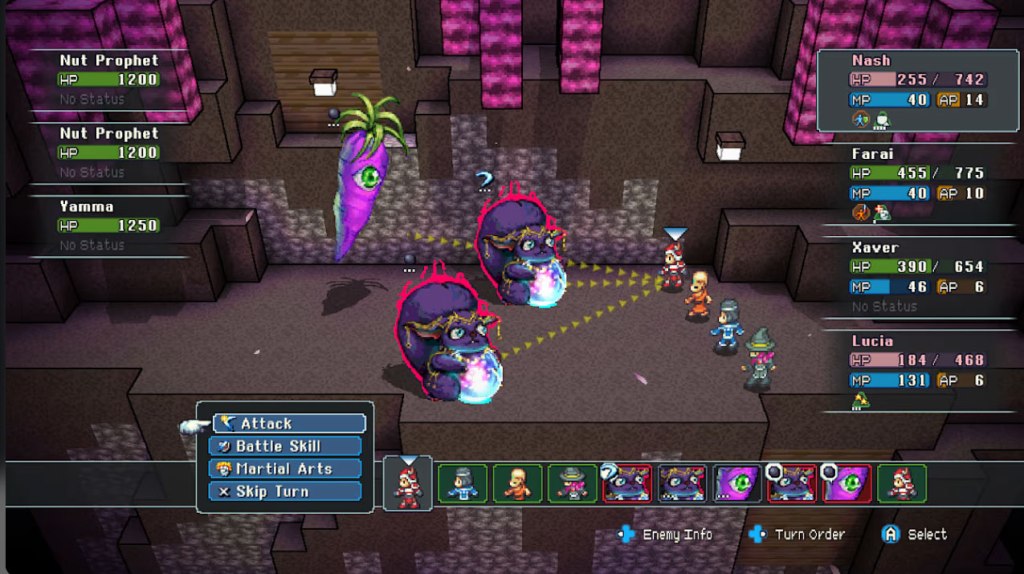Click Farai's party status panel
The width and height of the screenshot is (1024, 574).
[917, 184]
